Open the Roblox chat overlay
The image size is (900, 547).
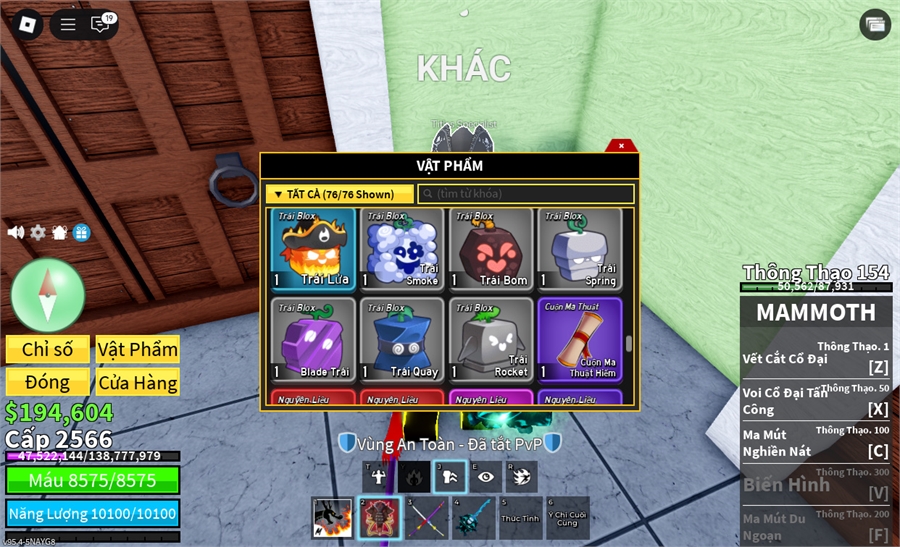(x=100, y=25)
